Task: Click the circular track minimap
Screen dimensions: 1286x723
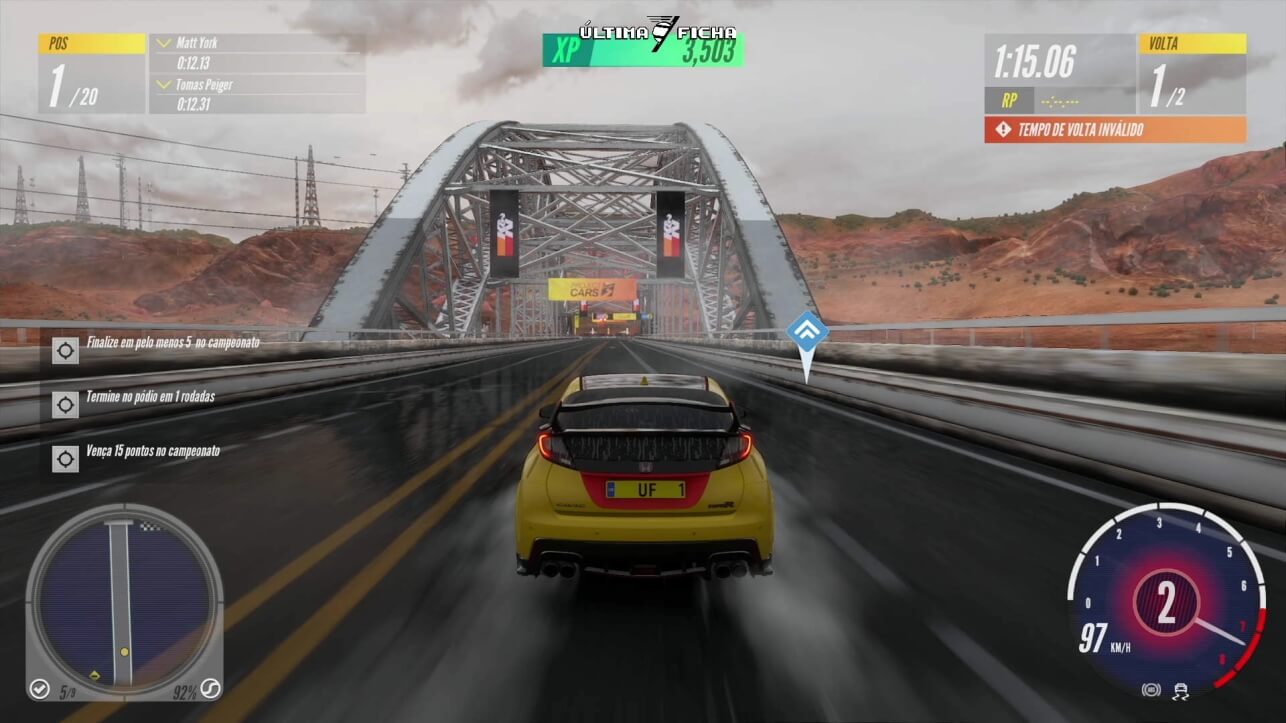Action: [x=123, y=598]
